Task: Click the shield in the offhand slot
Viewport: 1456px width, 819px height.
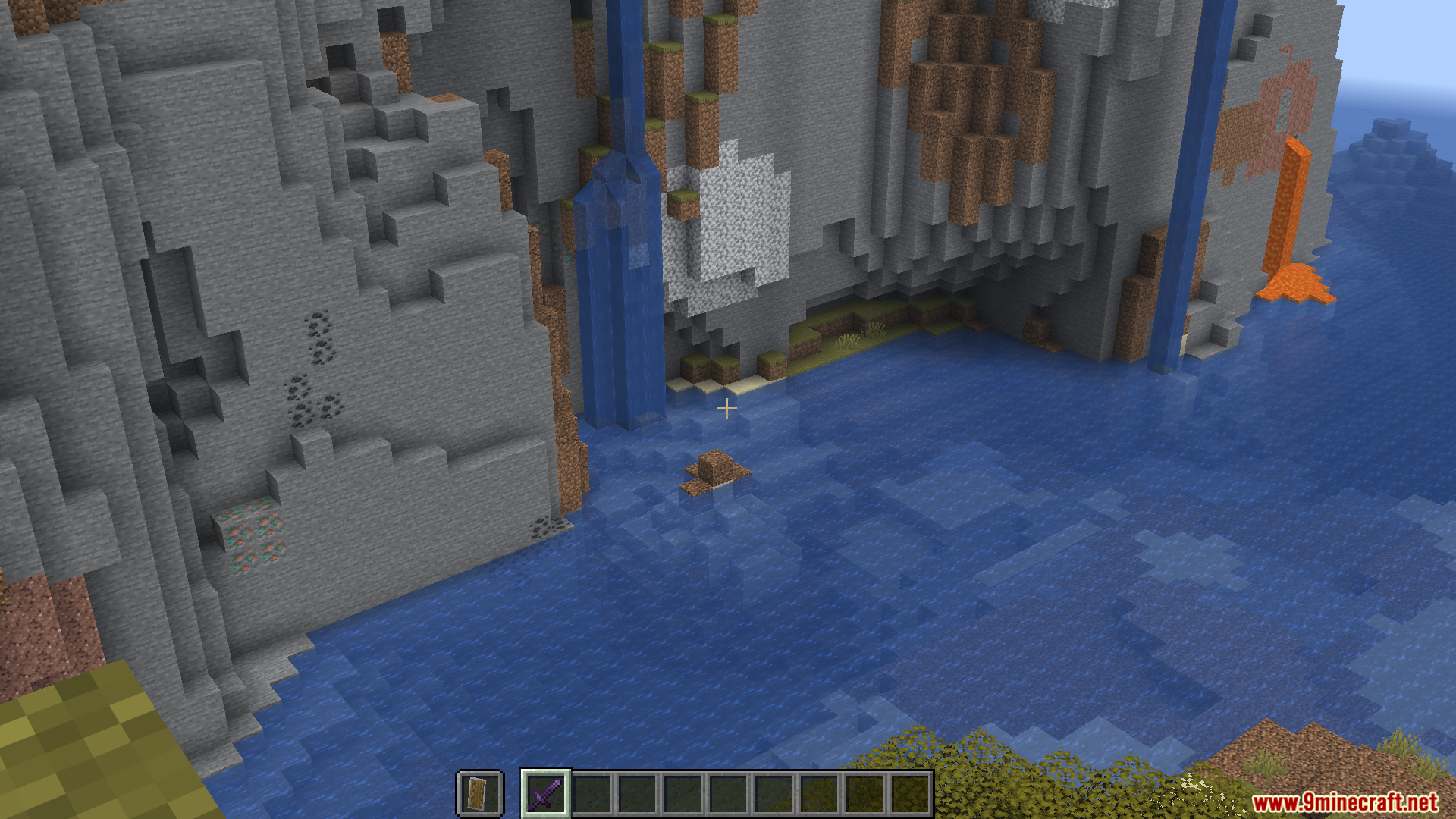Action: pyautogui.click(x=479, y=793)
